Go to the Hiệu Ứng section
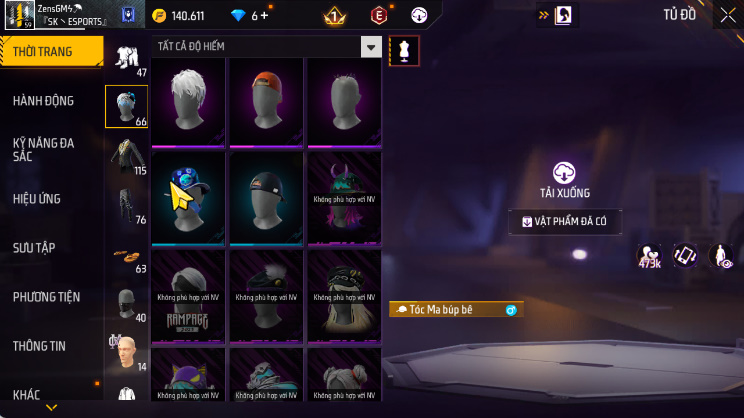The width and height of the screenshot is (744, 418). [38, 199]
